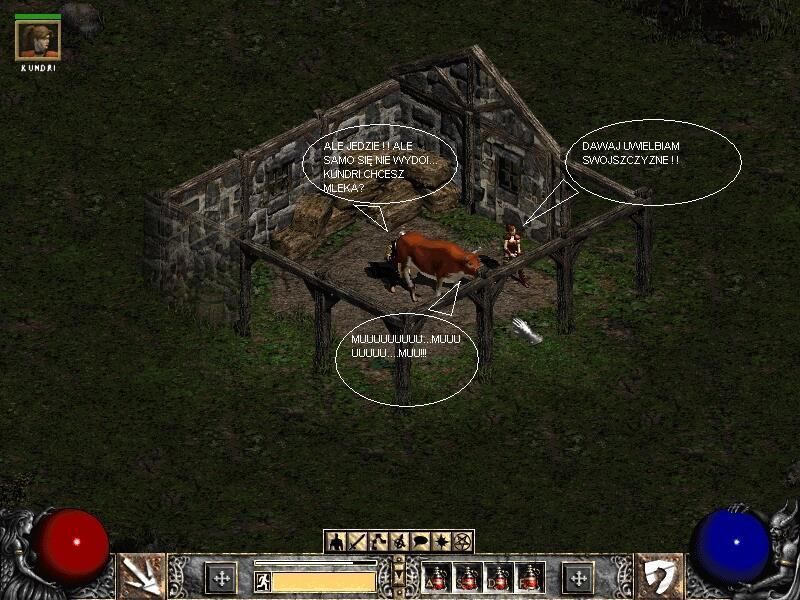Viewport: 800px width, 600px height.
Task: Select the left attack skill arrows icon
Action: [x=141, y=576]
